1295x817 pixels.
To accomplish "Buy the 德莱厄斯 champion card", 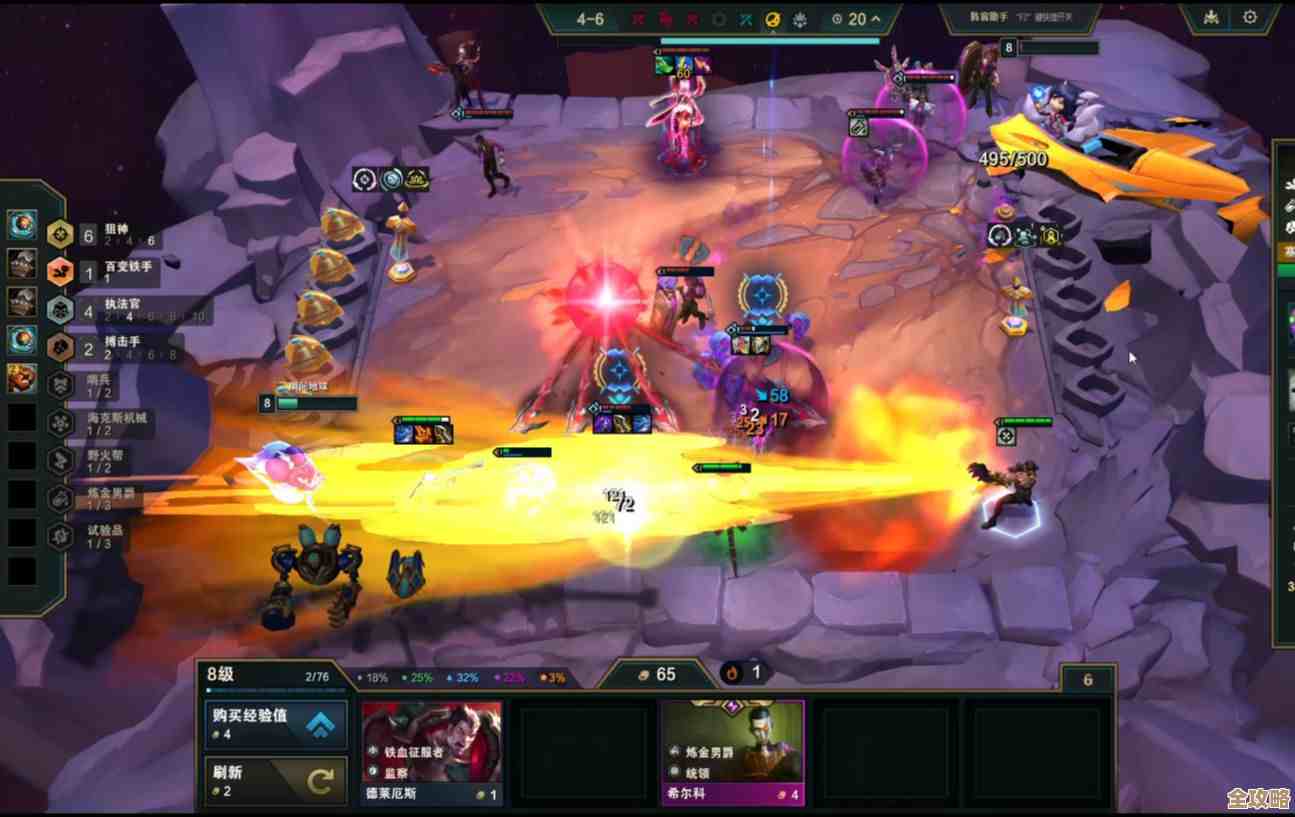I will pos(432,753).
